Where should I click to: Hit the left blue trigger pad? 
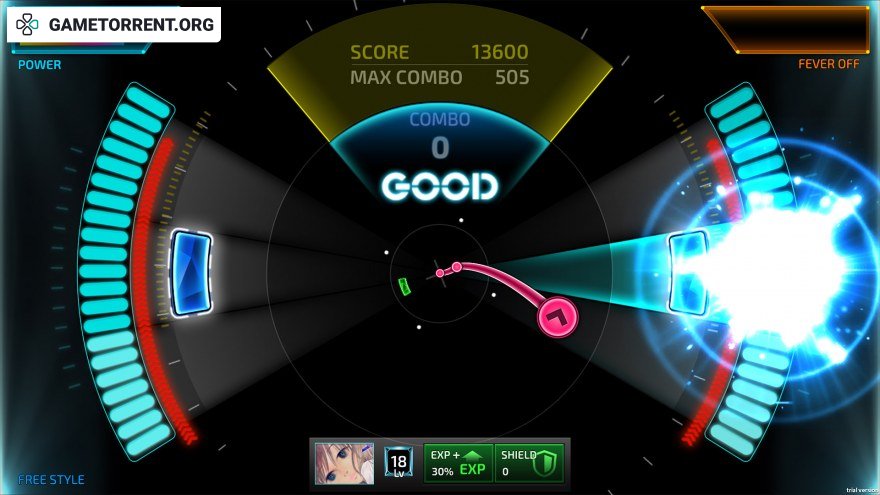pos(191,272)
